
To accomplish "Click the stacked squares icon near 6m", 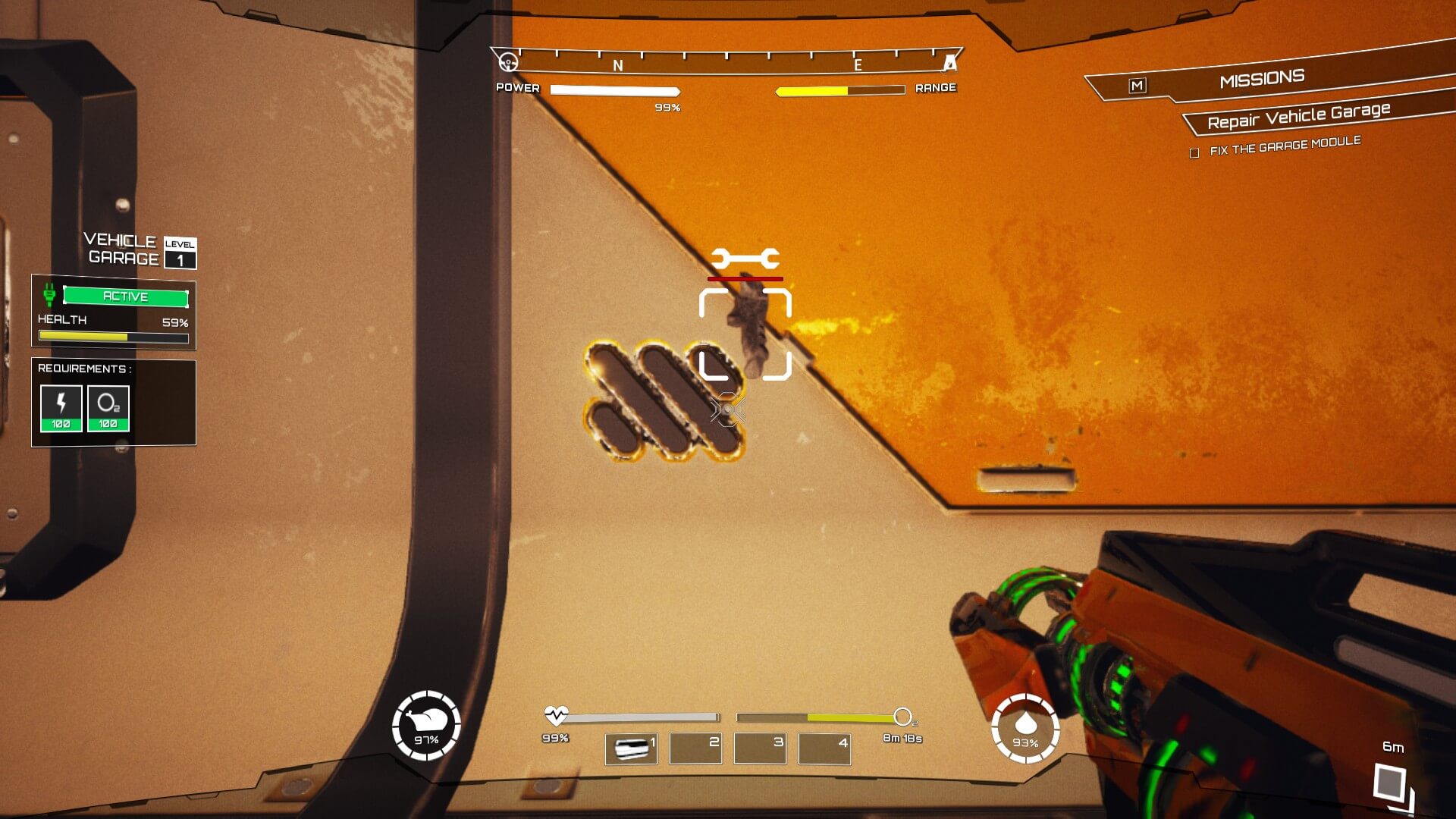I will point(1392,784).
